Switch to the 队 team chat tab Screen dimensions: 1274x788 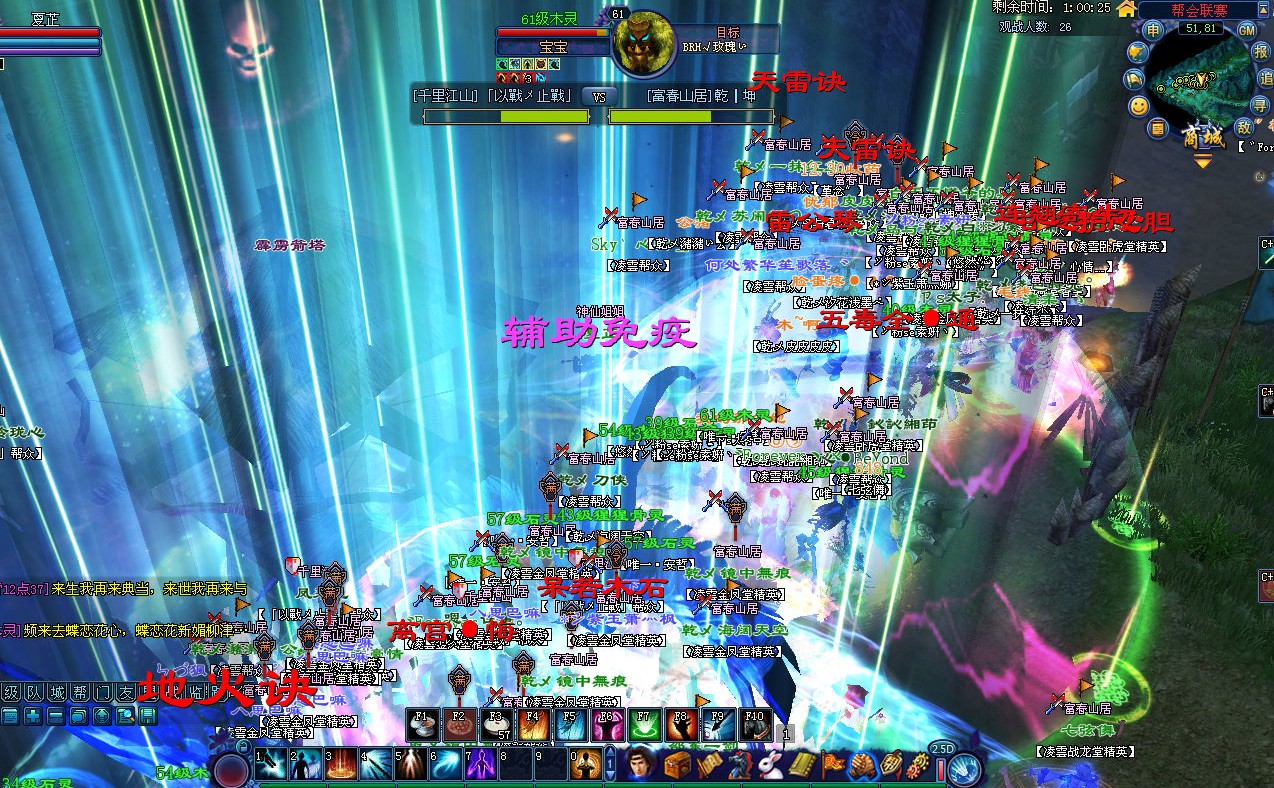point(33,692)
